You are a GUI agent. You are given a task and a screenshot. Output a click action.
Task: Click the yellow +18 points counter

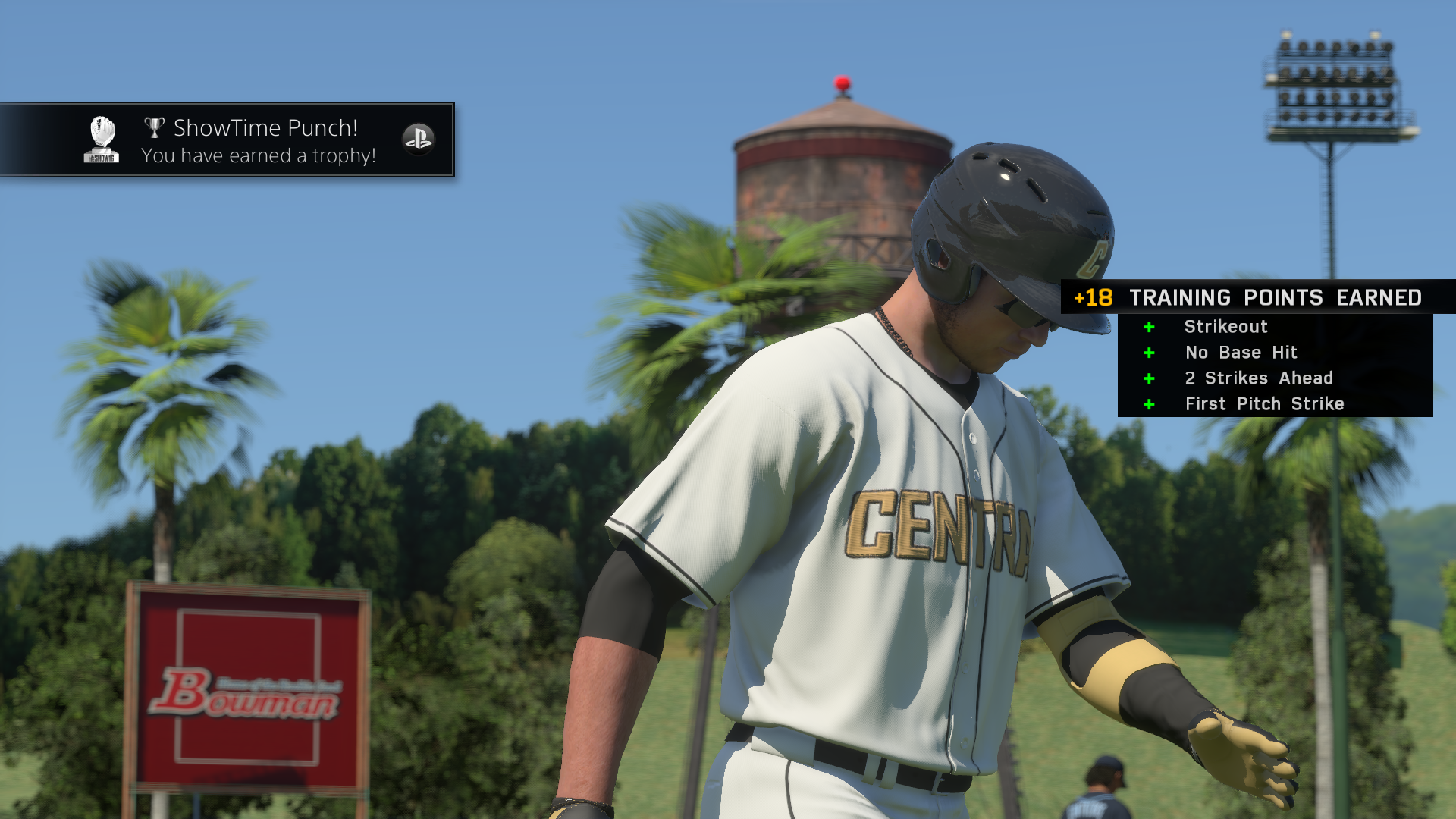point(1092,298)
